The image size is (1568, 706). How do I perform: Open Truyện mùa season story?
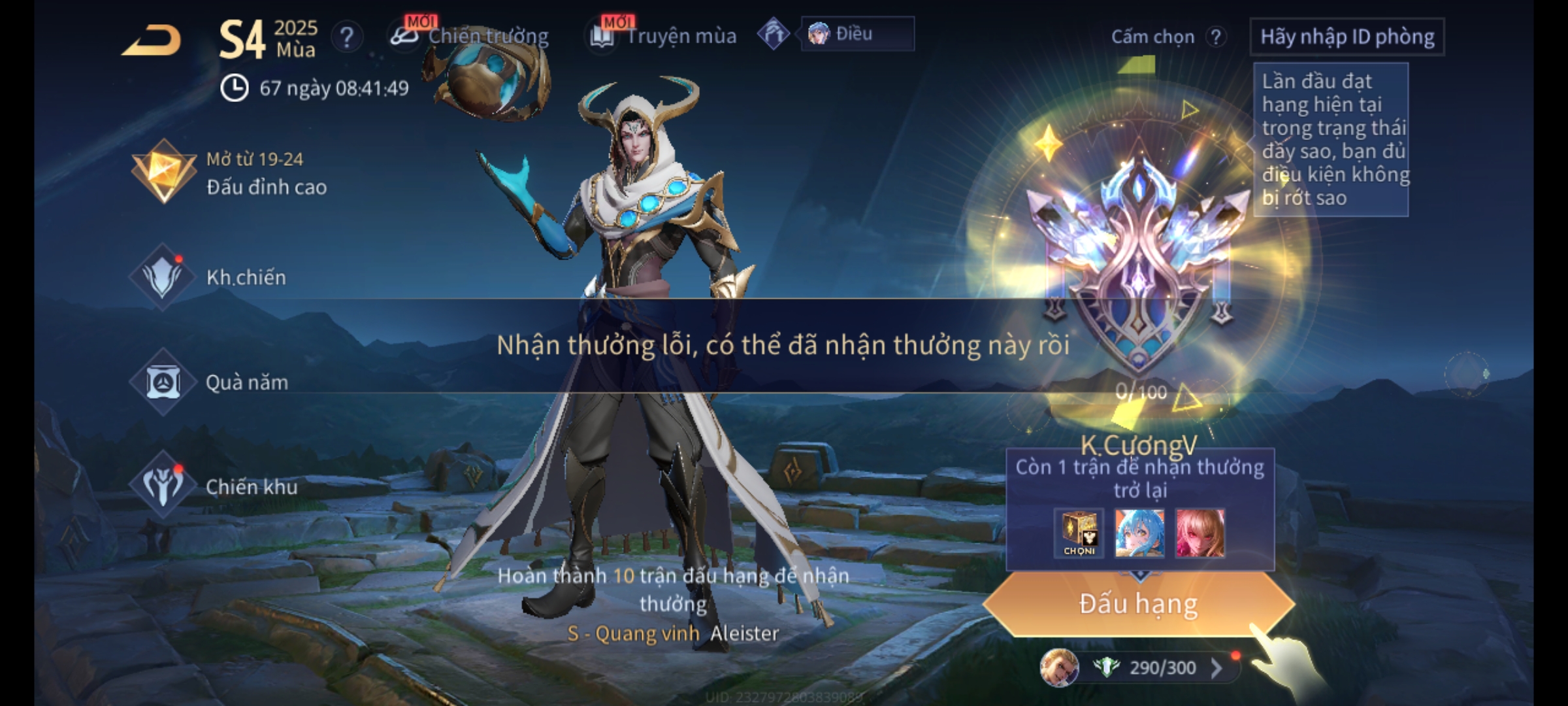(x=664, y=36)
